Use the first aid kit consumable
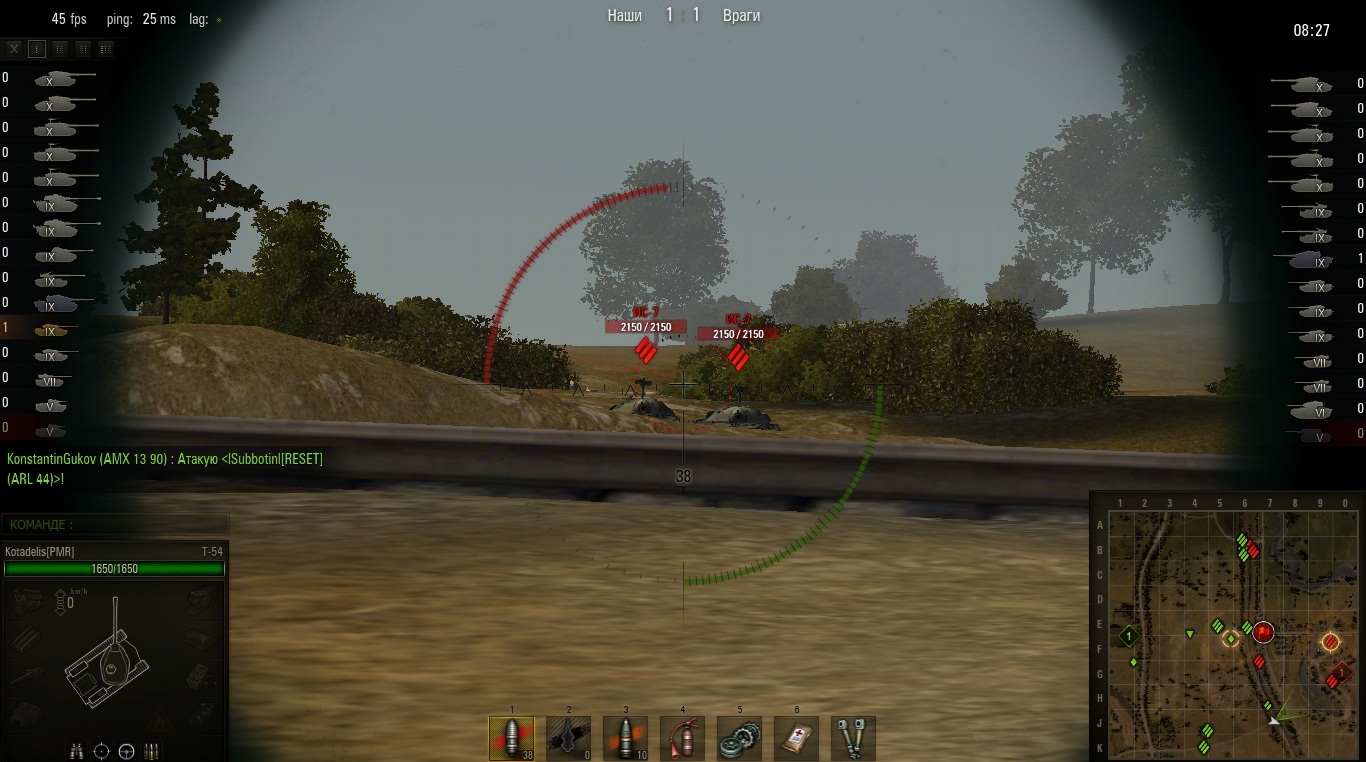Image resolution: width=1366 pixels, height=762 pixels. [796, 738]
